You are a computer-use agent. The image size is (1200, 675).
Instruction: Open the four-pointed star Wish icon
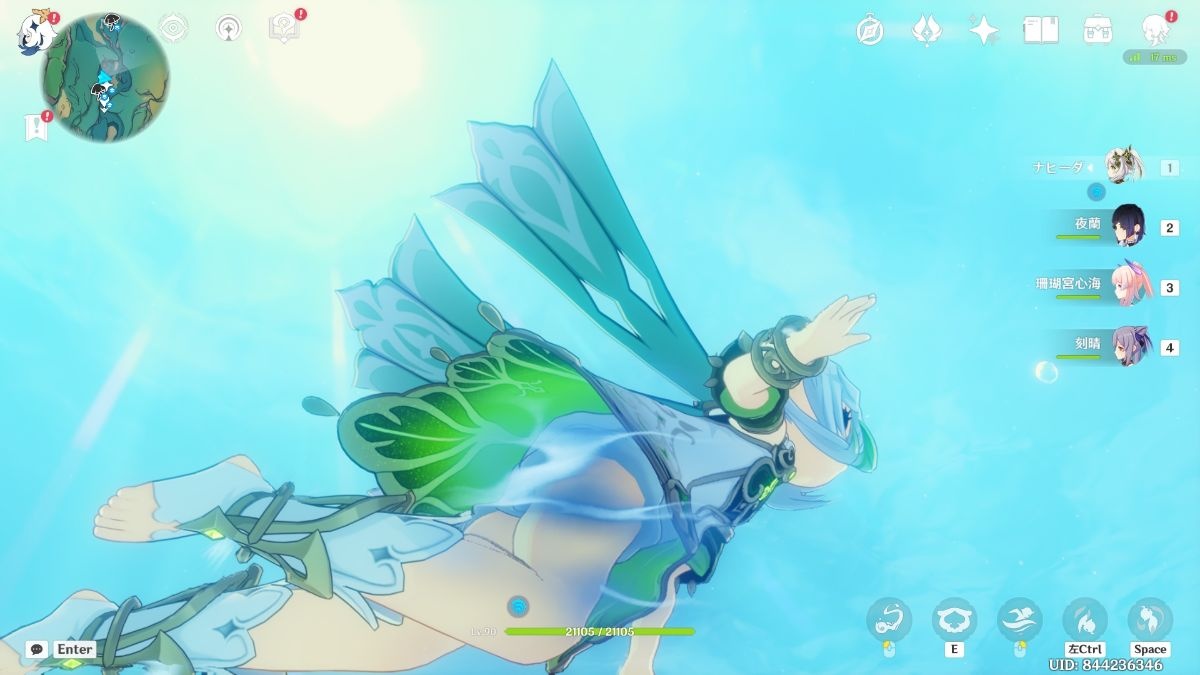(x=984, y=30)
